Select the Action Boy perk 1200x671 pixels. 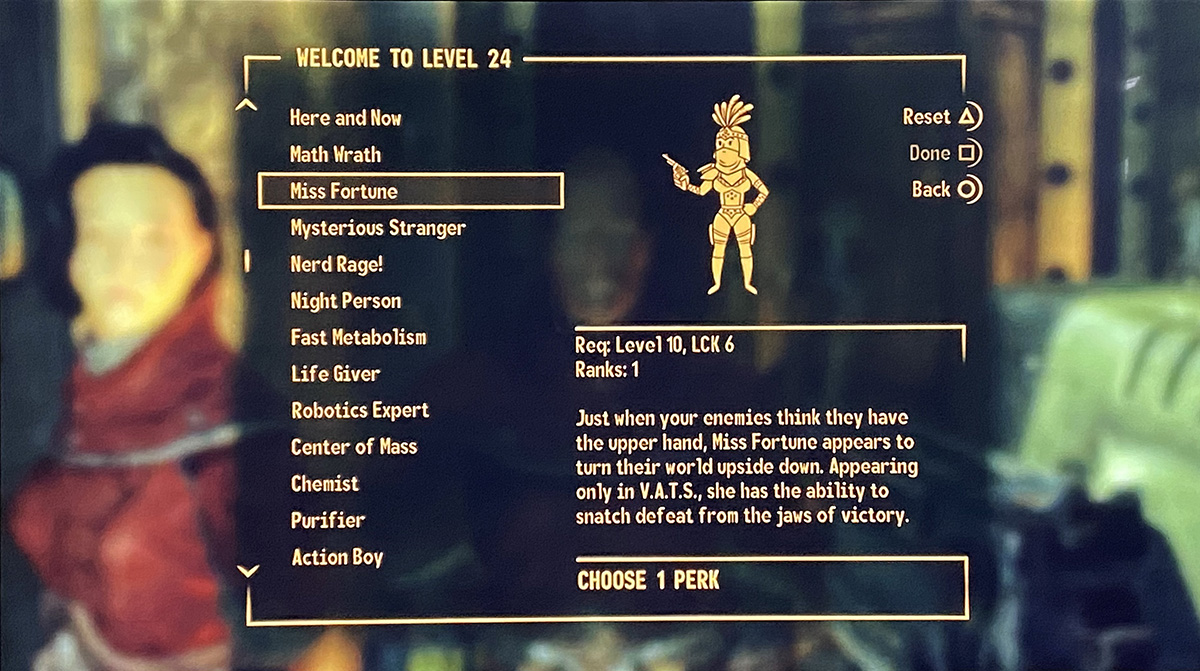(x=337, y=557)
